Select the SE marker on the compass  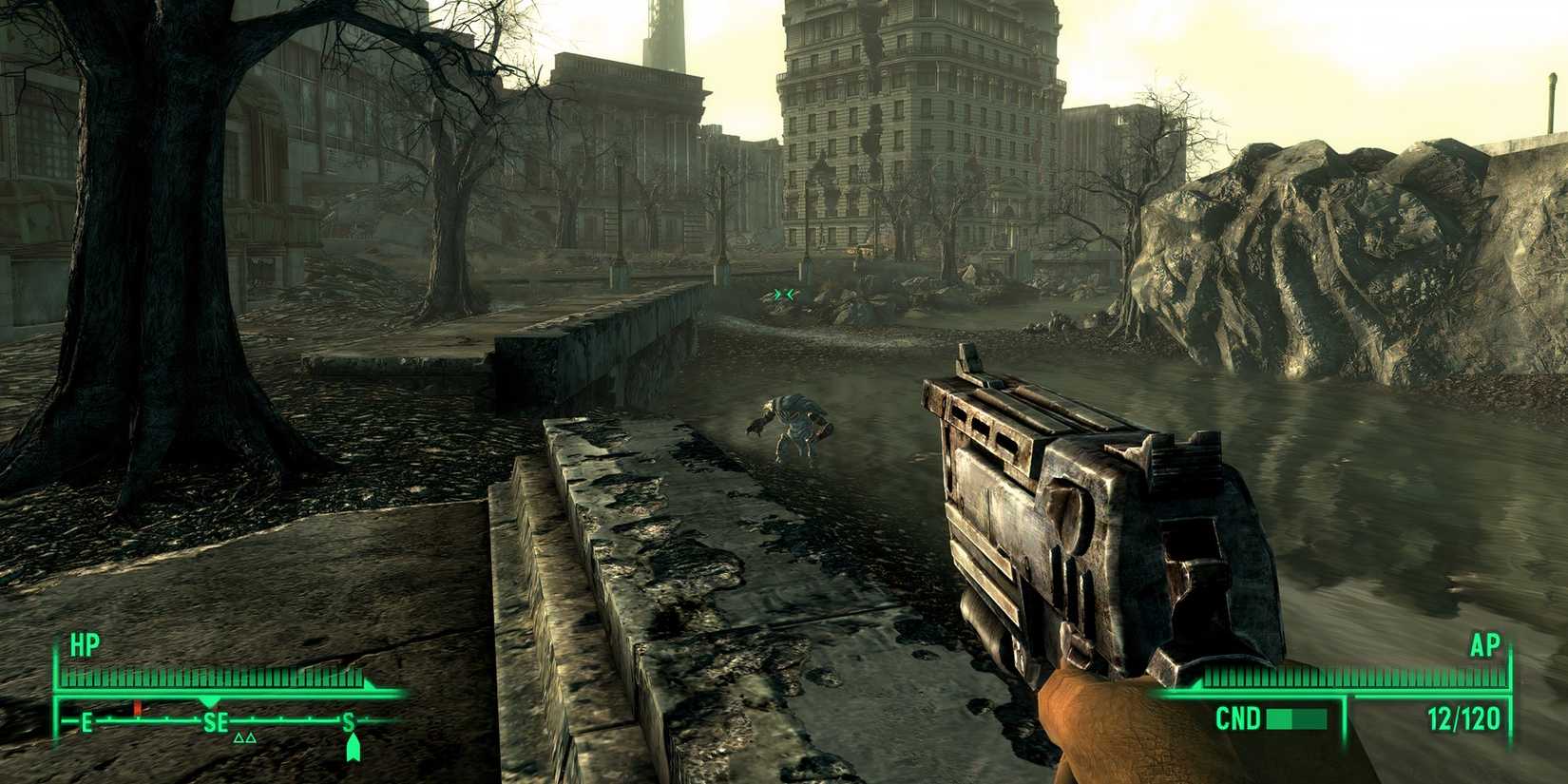[x=218, y=722]
